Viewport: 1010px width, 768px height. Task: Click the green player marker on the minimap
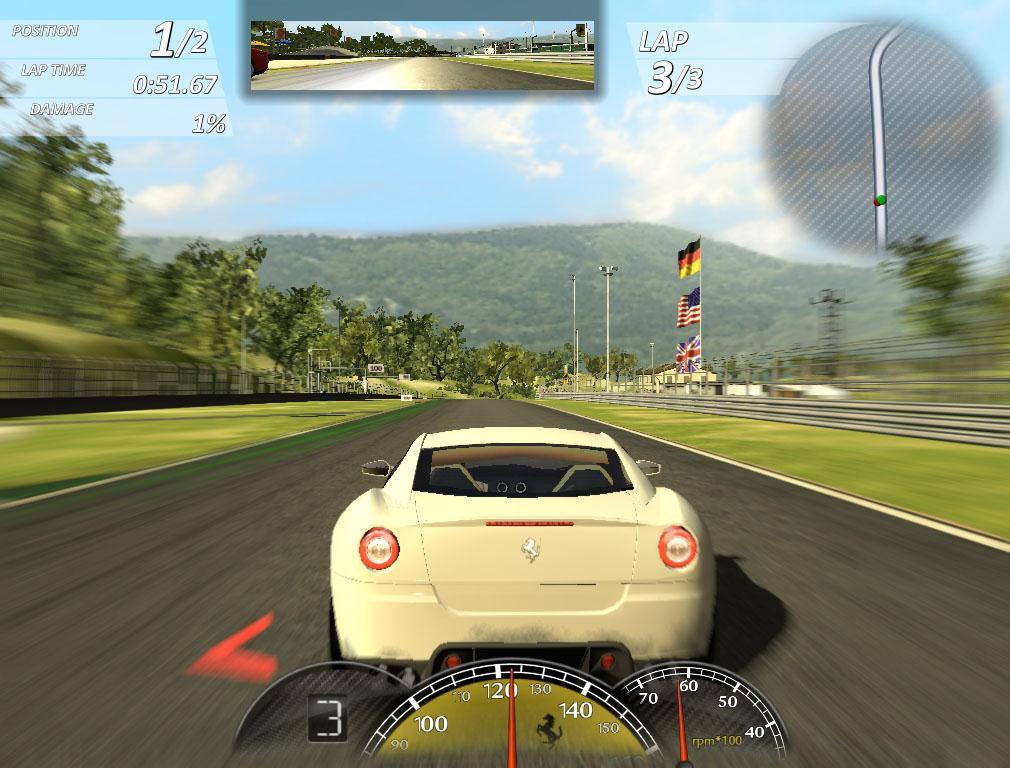(880, 200)
